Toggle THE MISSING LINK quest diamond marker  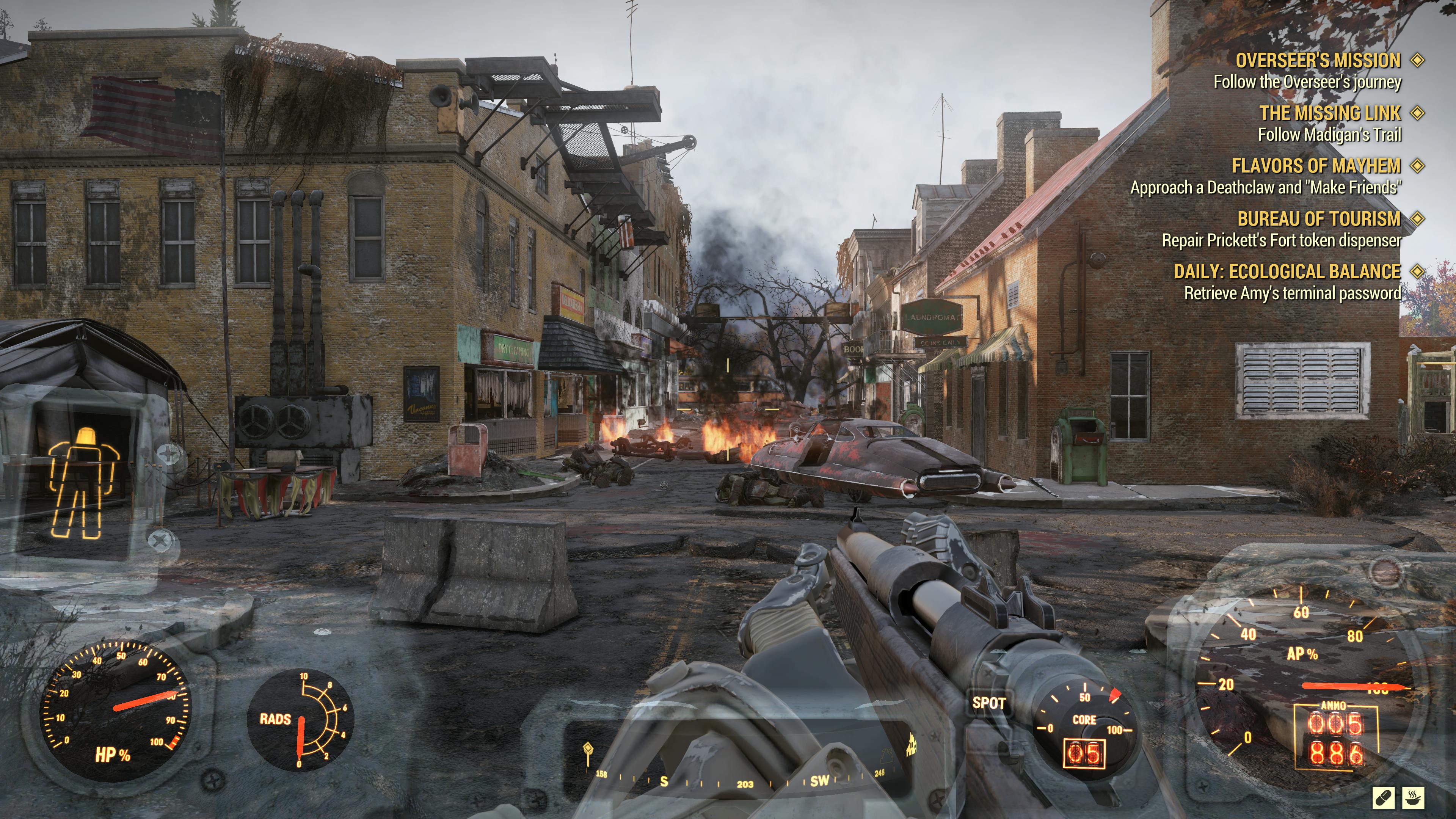click(x=1418, y=113)
